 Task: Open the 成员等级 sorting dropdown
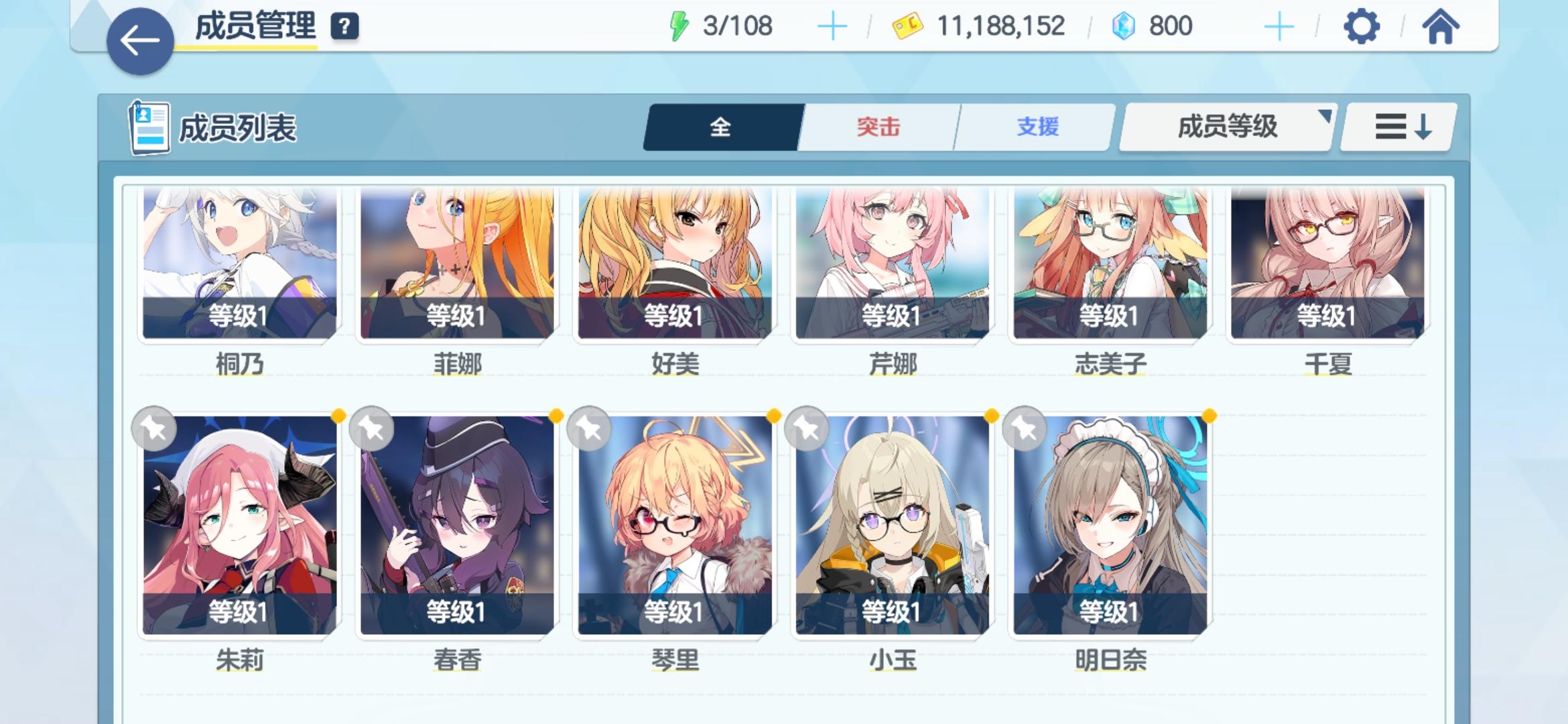1225,126
